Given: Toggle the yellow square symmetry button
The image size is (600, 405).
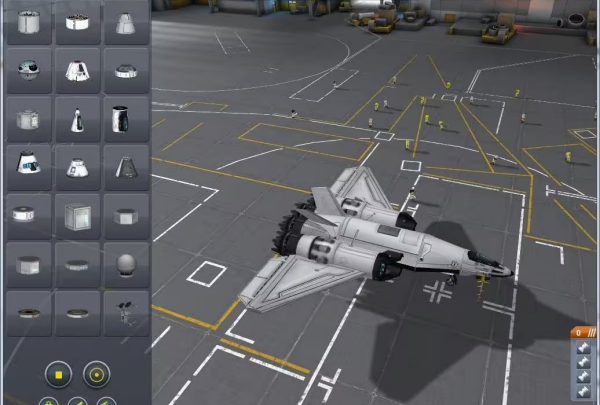Looking at the screenshot, I should coord(58,375).
